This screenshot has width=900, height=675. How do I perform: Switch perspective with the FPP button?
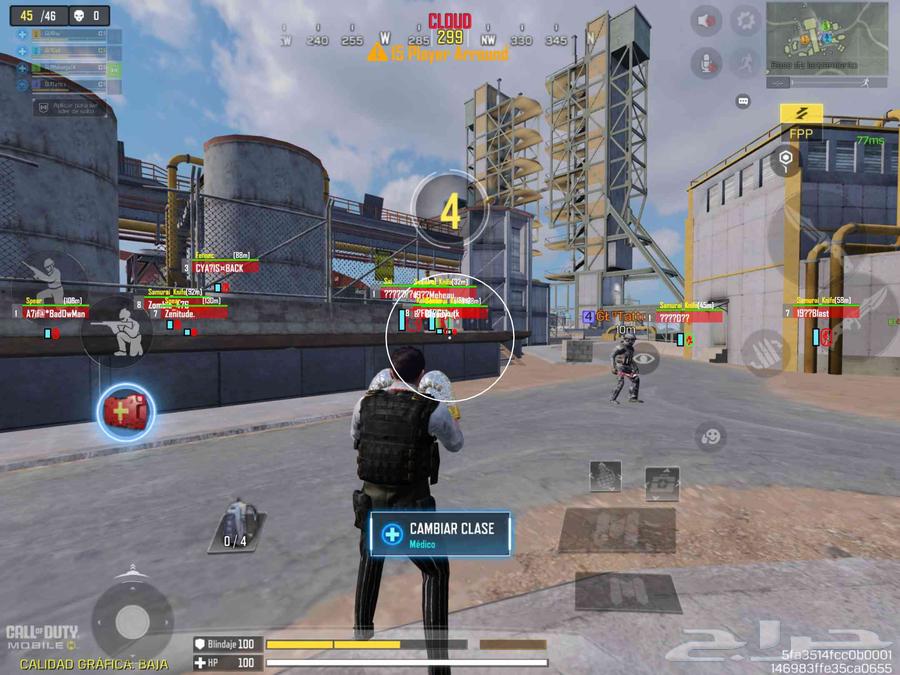(801, 122)
